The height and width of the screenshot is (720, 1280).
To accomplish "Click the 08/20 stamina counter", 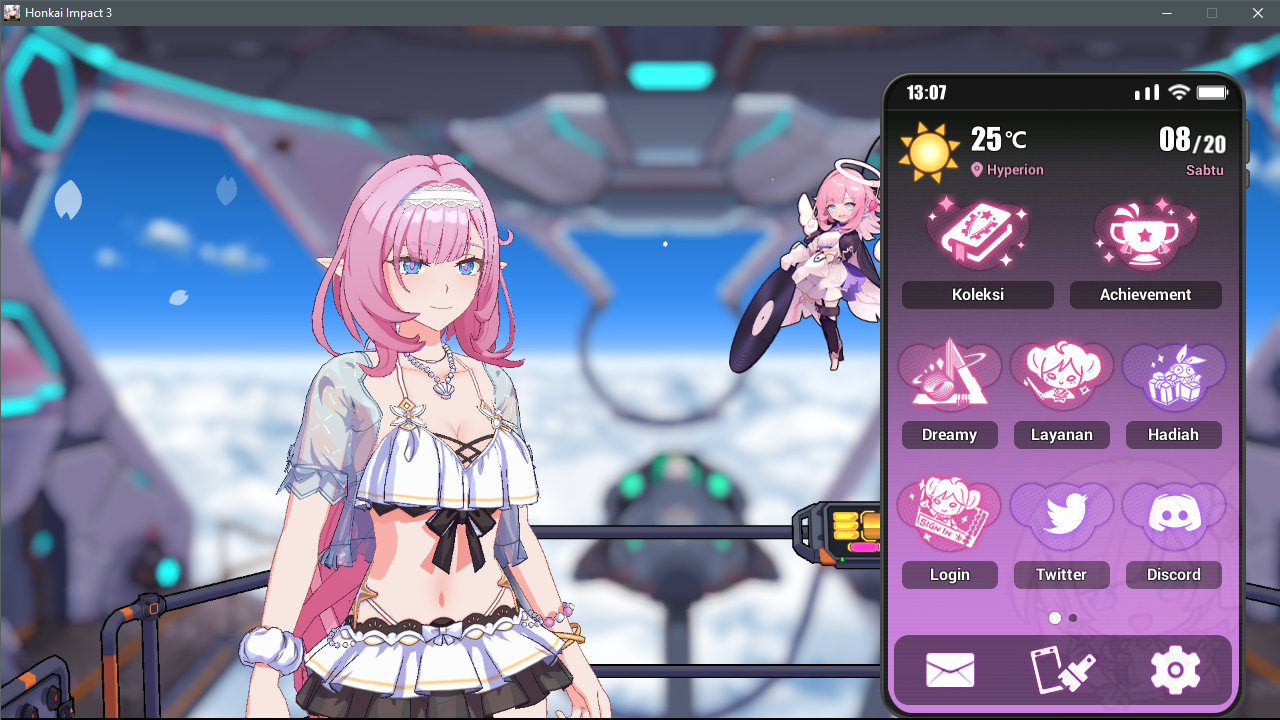I will (1192, 140).
